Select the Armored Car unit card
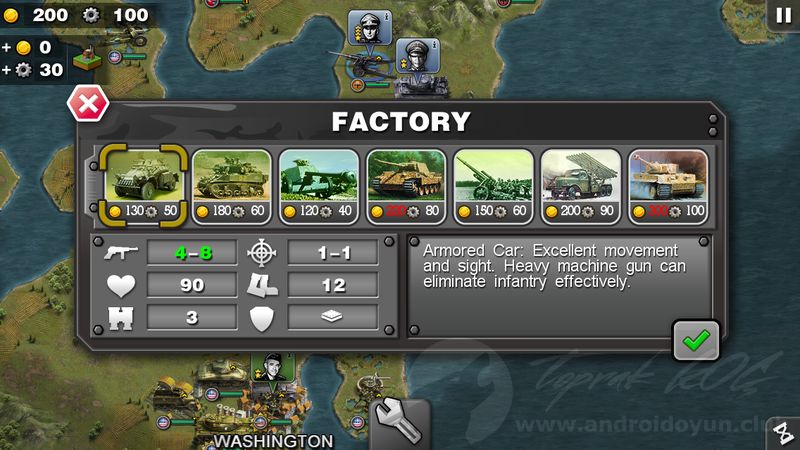This screenshot has width=800, height=450. [x=144, y=185]
